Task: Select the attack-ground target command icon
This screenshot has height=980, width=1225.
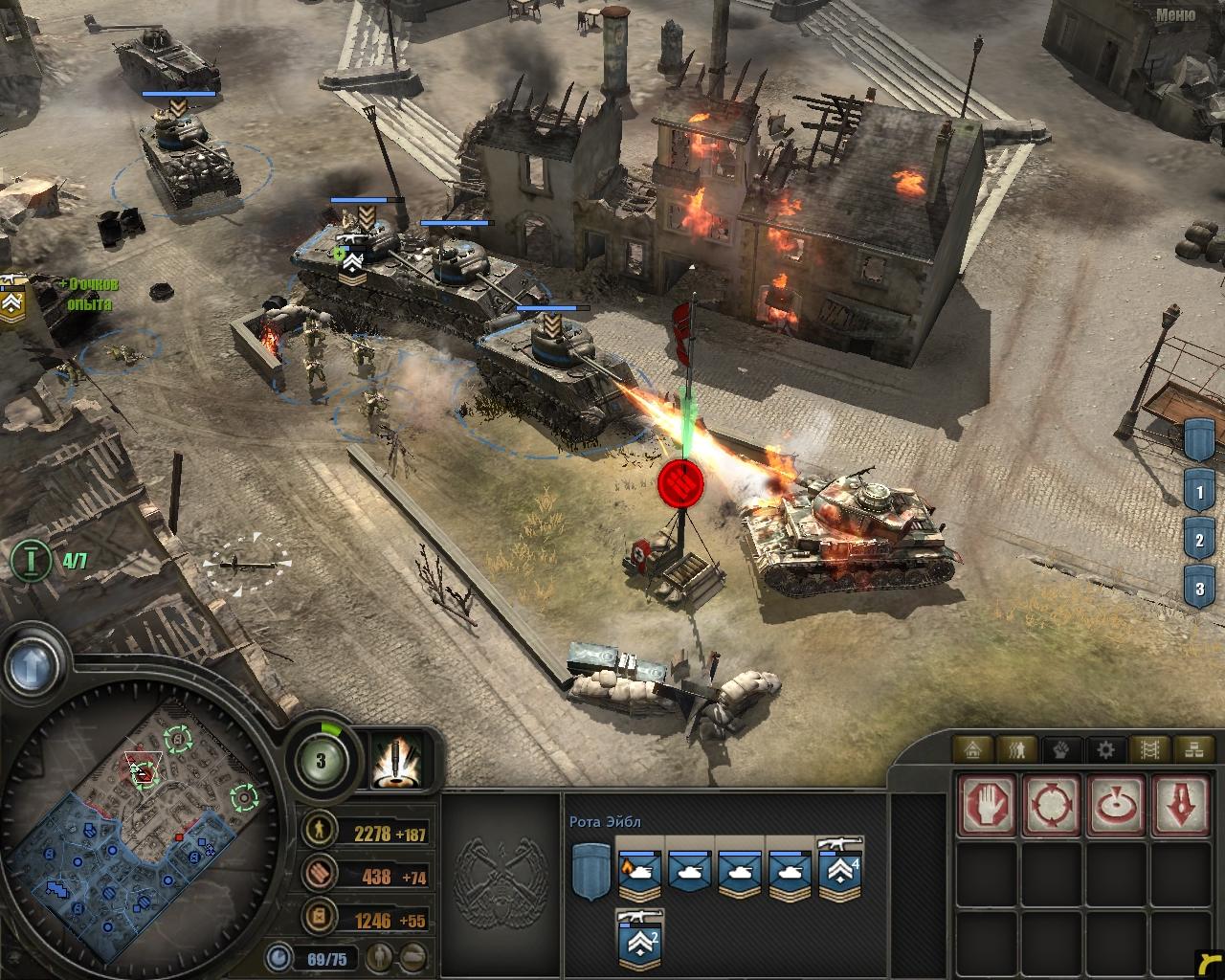Action: tap(1116, 804)
